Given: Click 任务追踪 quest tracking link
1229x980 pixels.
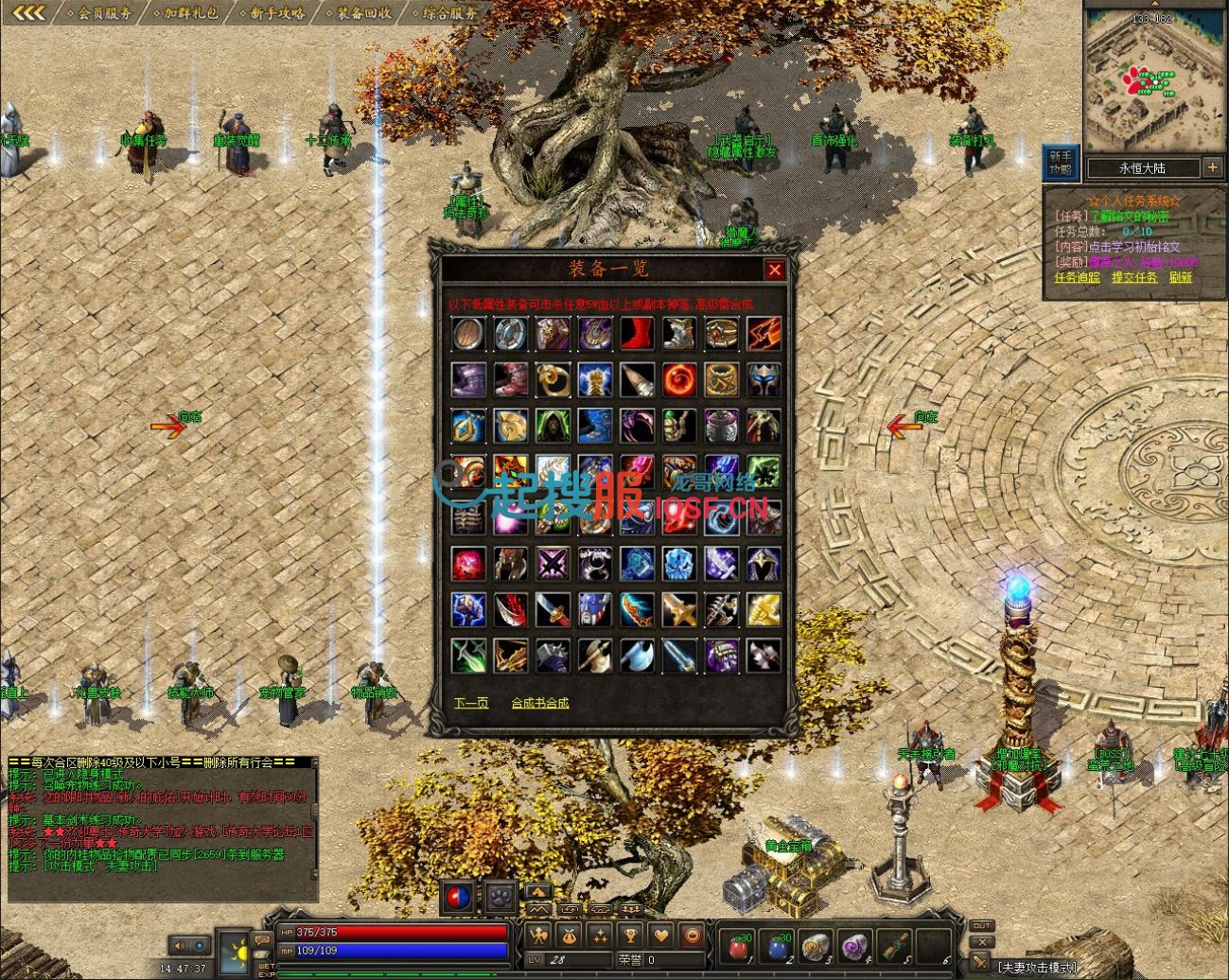Looking at the screenshot, I should 1077,278.
